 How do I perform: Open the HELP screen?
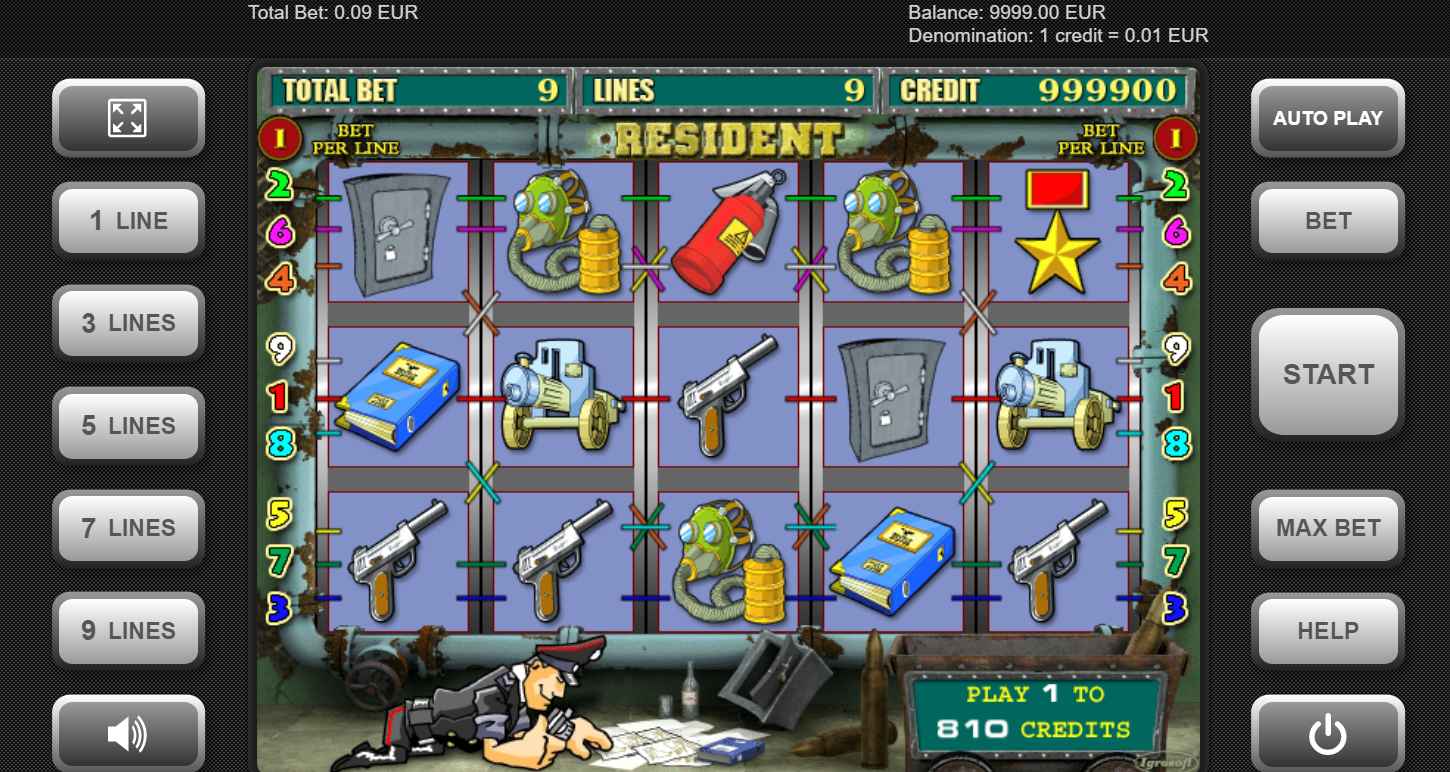click(x=1327, y=631)
